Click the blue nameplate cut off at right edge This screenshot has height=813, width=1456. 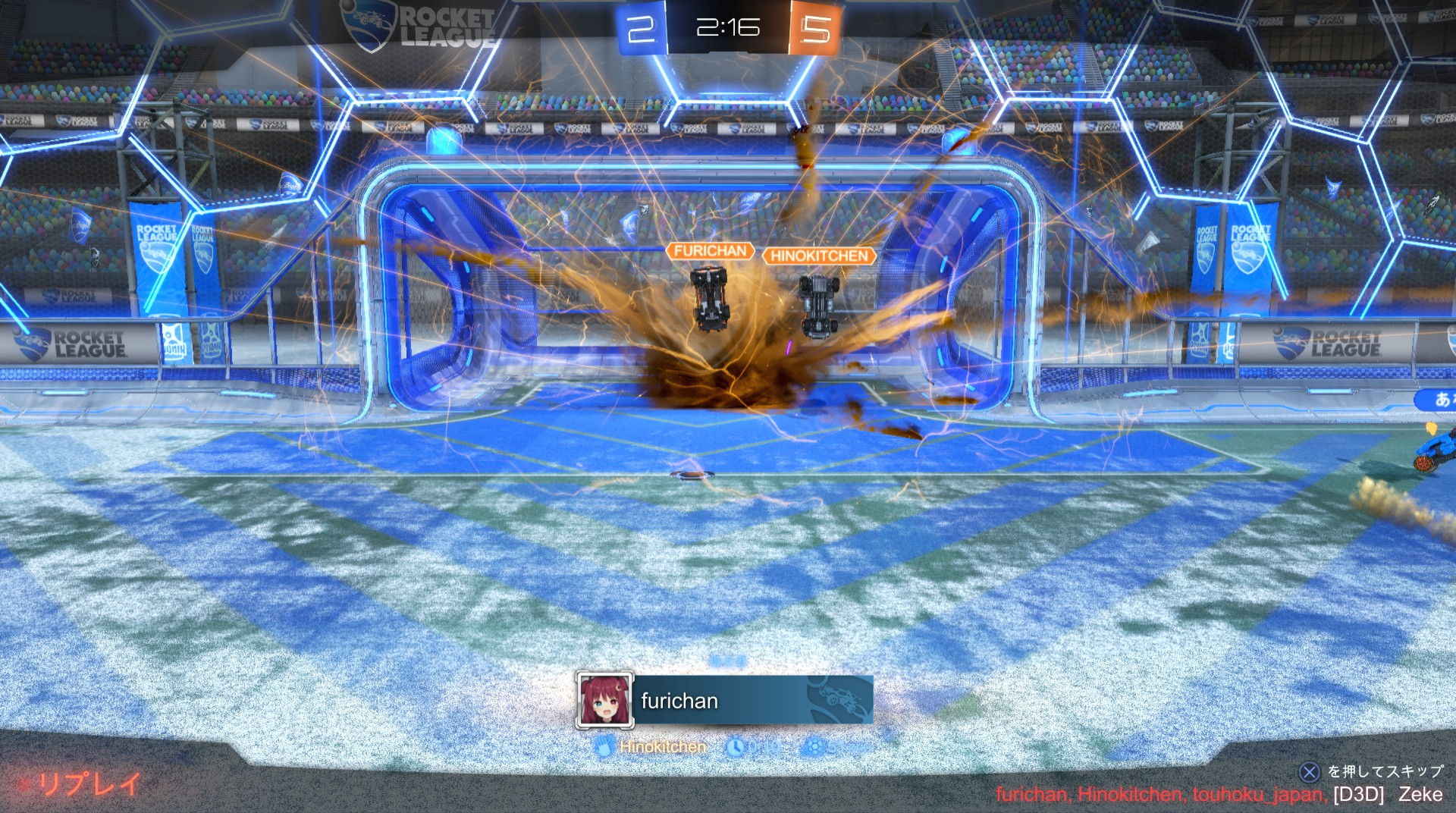pos(1437,399)
